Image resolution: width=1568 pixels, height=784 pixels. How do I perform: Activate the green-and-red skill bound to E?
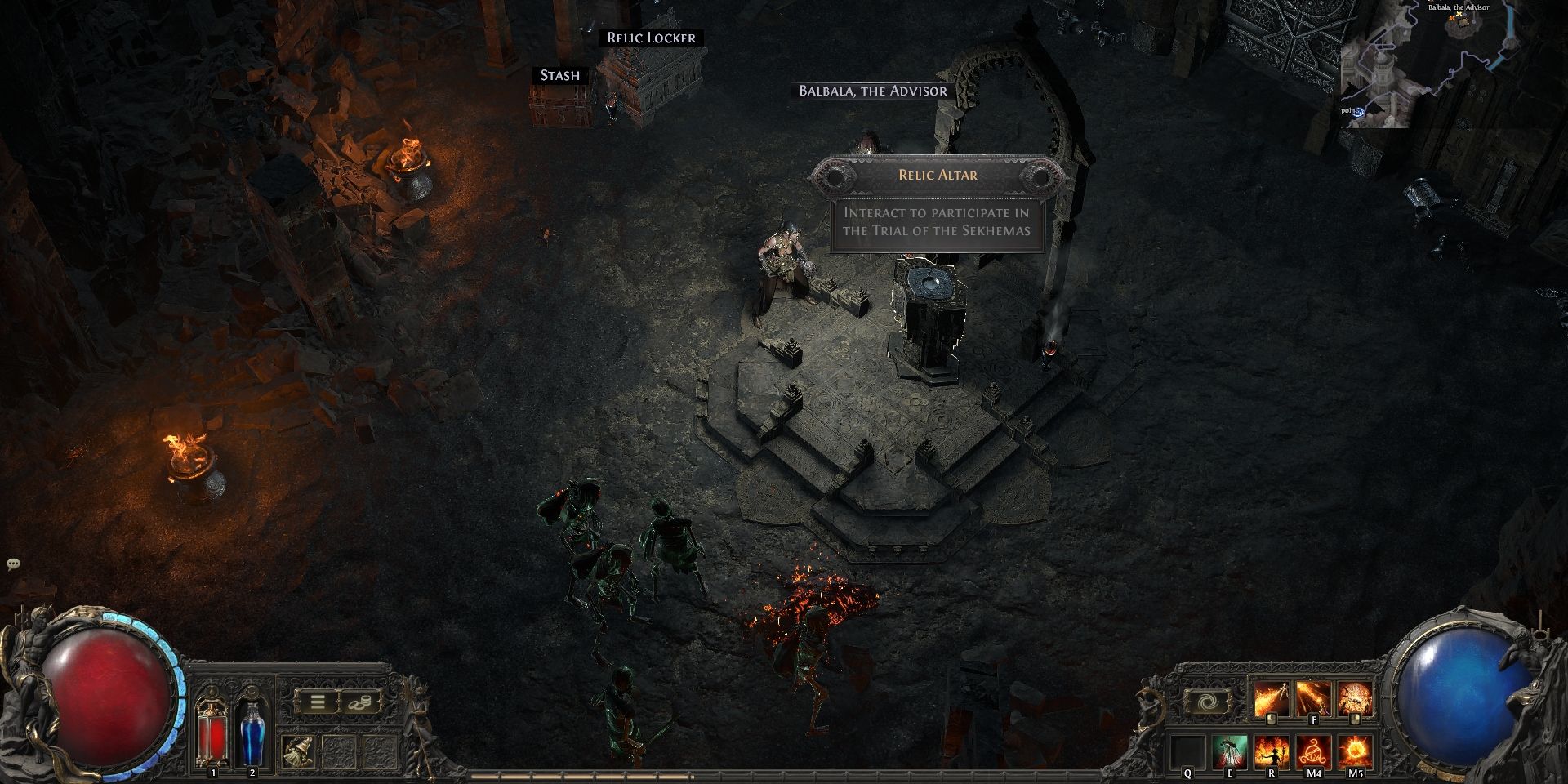pos(1229,751)
